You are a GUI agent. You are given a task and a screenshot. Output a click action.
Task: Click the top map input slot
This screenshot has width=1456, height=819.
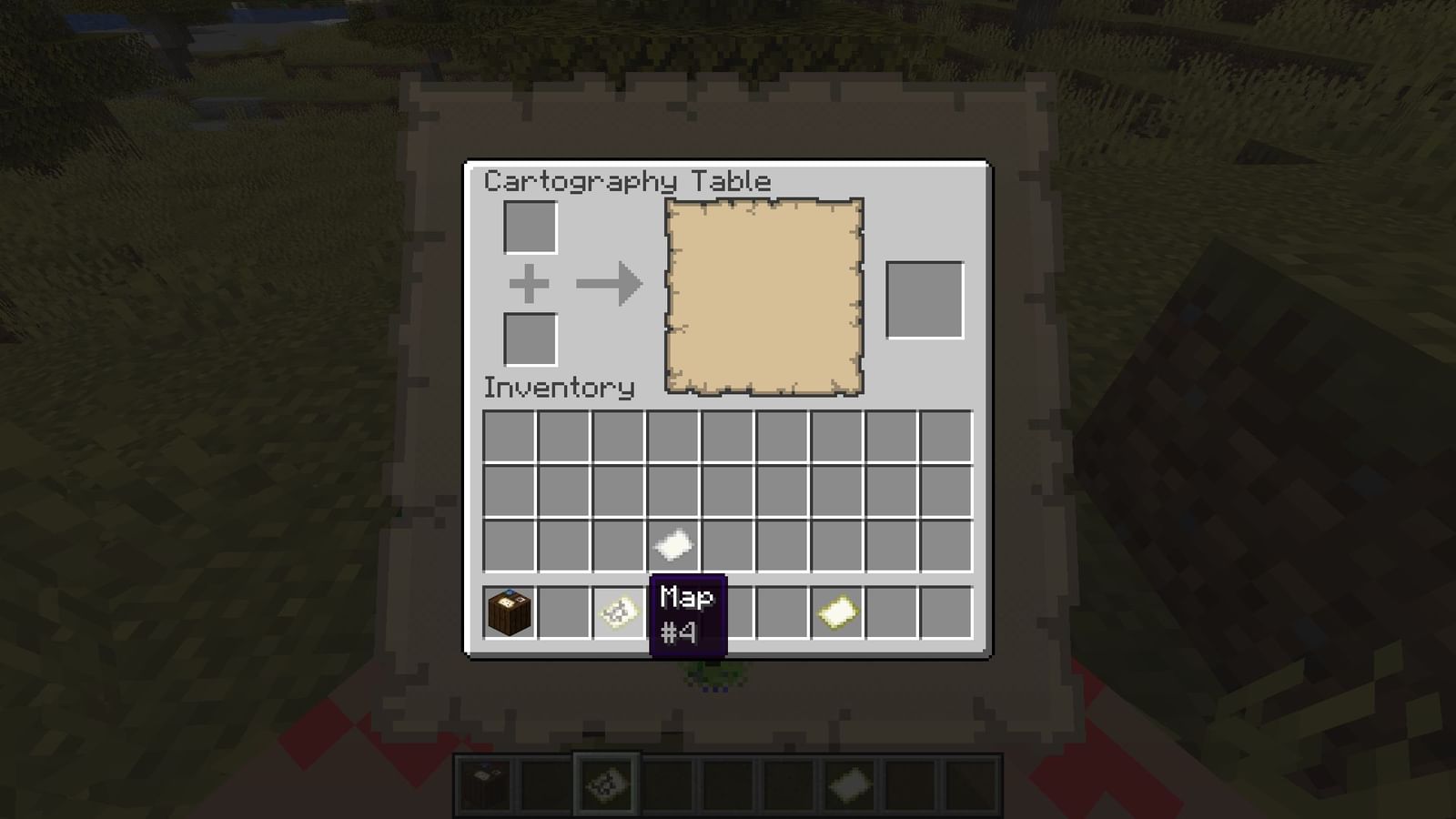pos(529,227)
